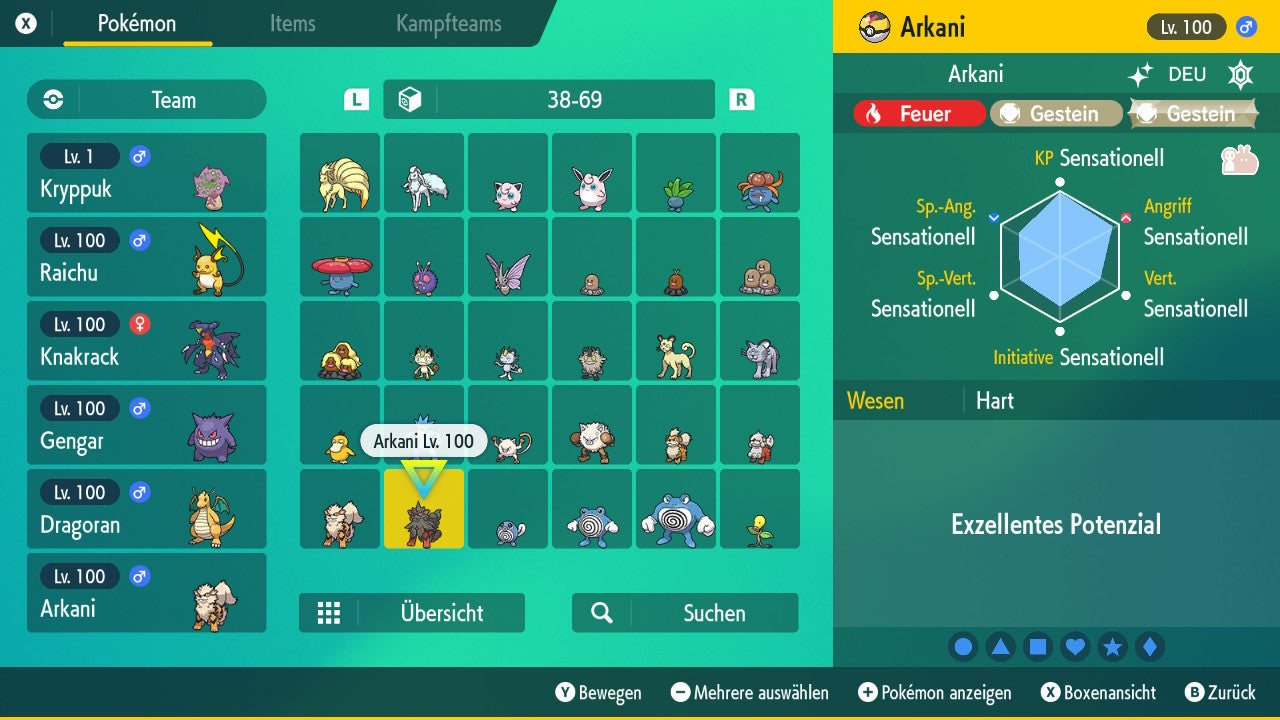Switch to the Items tab
1280x720 pixels.
point(292,24)
